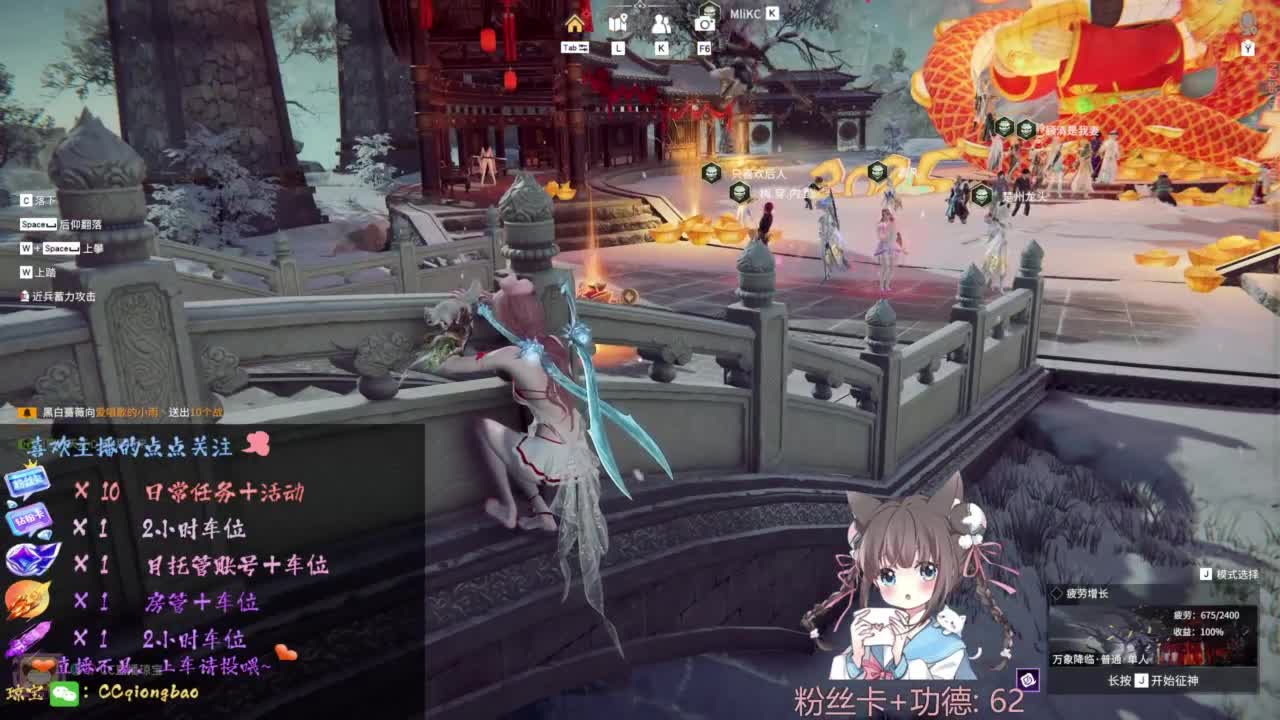Click the hamburger emblem above the camera icon
This screenshot has width=1280, height=720.
tap(710, 11)
